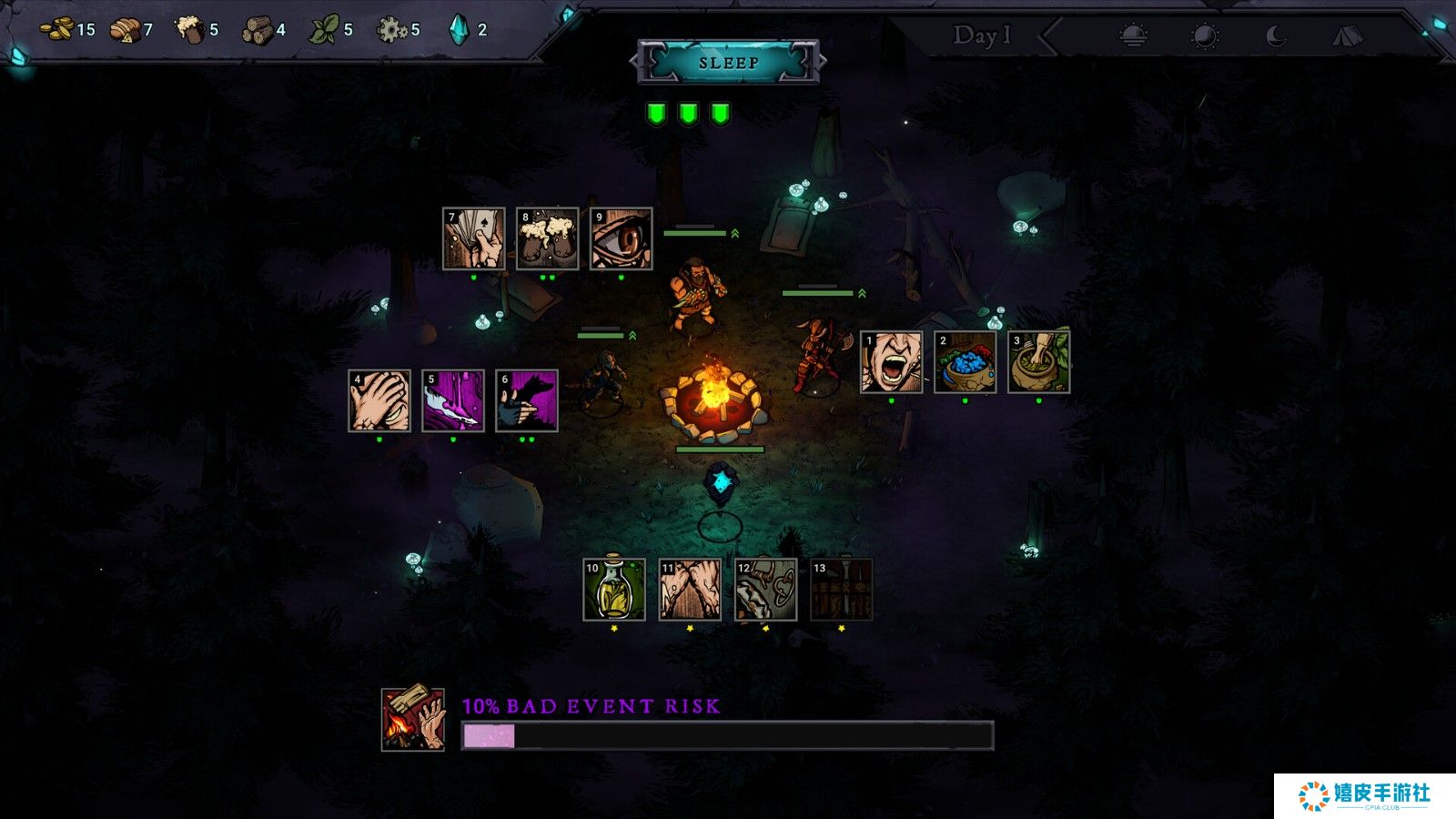Select the shouting face camp skill
This screenshot has height=819, width=1456.
point(891,362)
